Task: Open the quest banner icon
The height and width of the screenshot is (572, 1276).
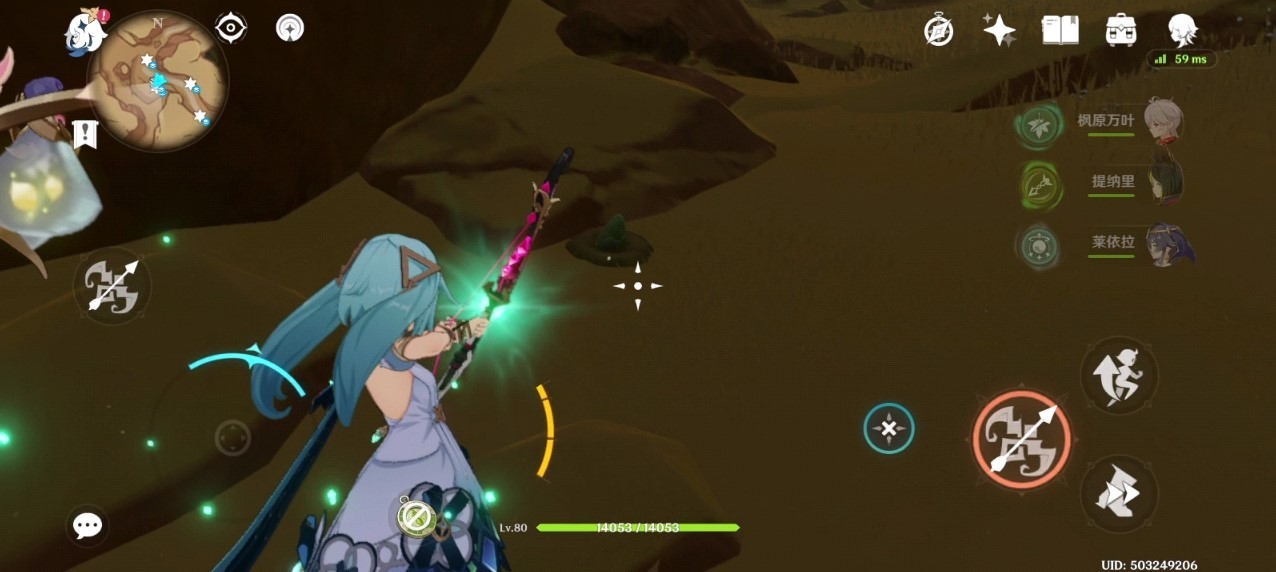Action: [85, 133]
